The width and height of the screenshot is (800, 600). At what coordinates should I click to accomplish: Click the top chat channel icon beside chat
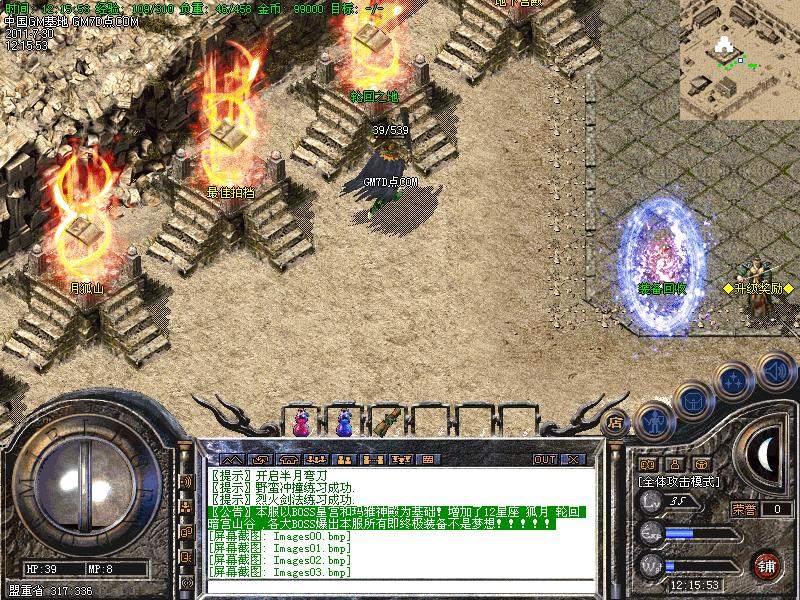click(x=186, y=482)
